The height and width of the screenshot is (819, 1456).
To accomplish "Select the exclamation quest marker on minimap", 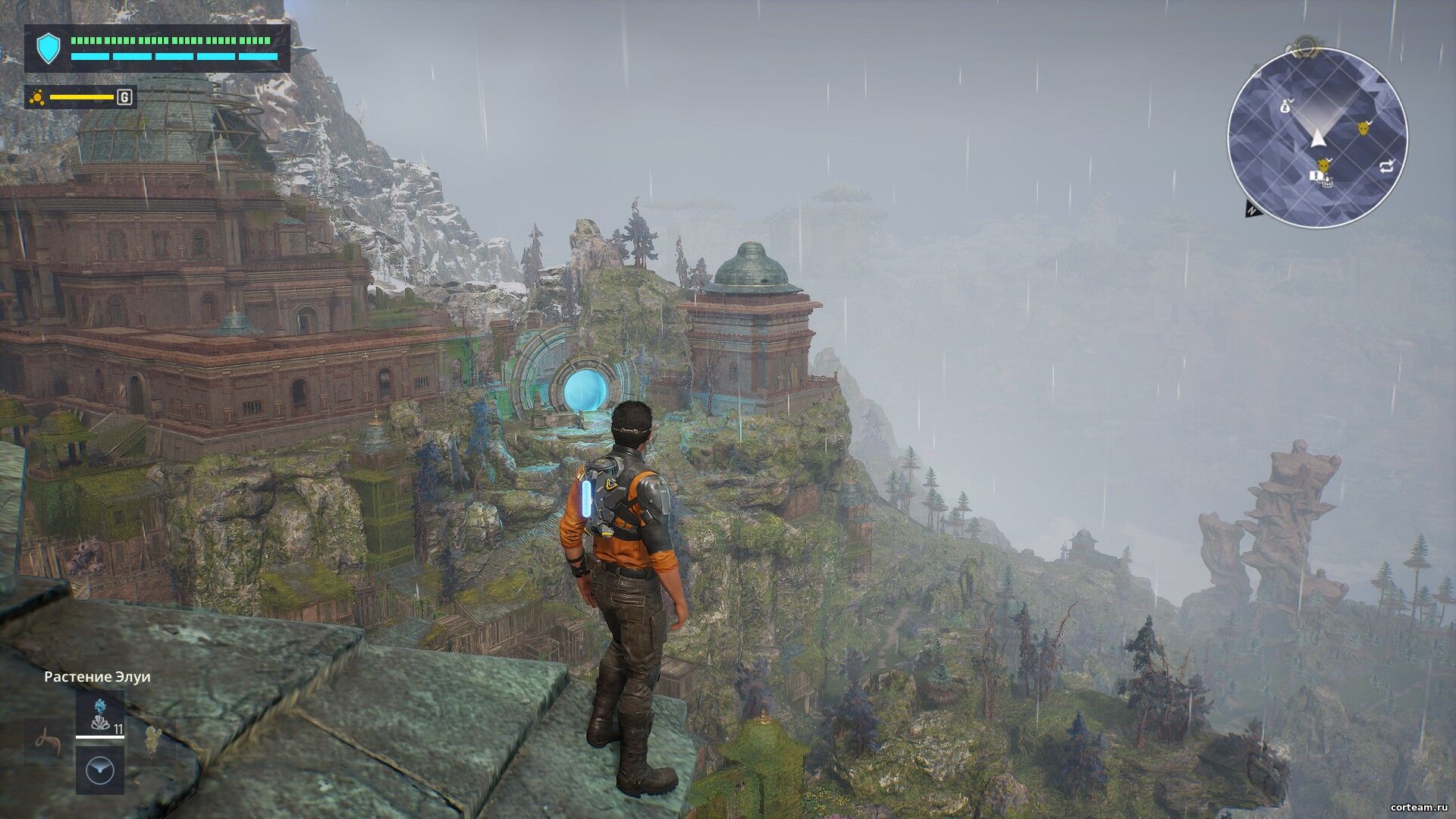I will click(1317, 176).
